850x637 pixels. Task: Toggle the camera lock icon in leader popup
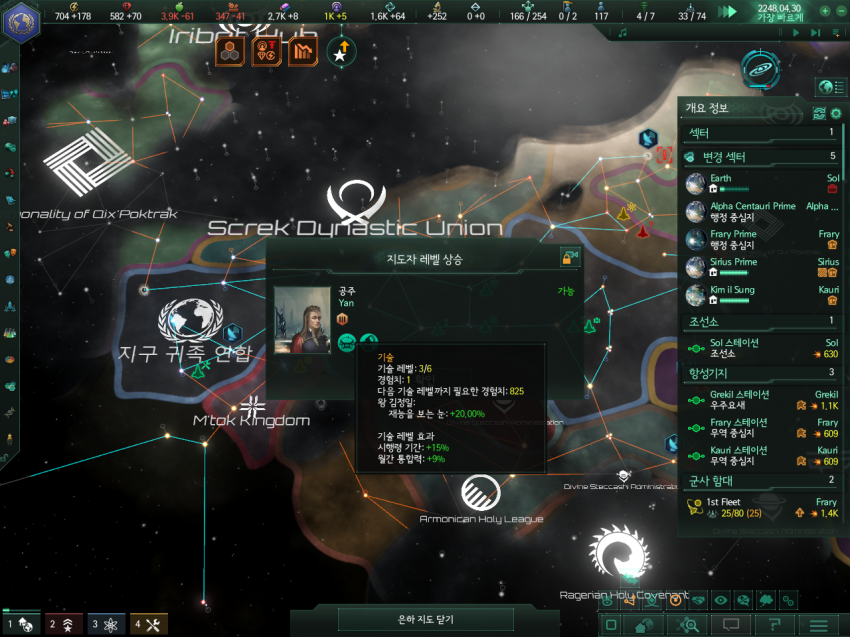570,258
